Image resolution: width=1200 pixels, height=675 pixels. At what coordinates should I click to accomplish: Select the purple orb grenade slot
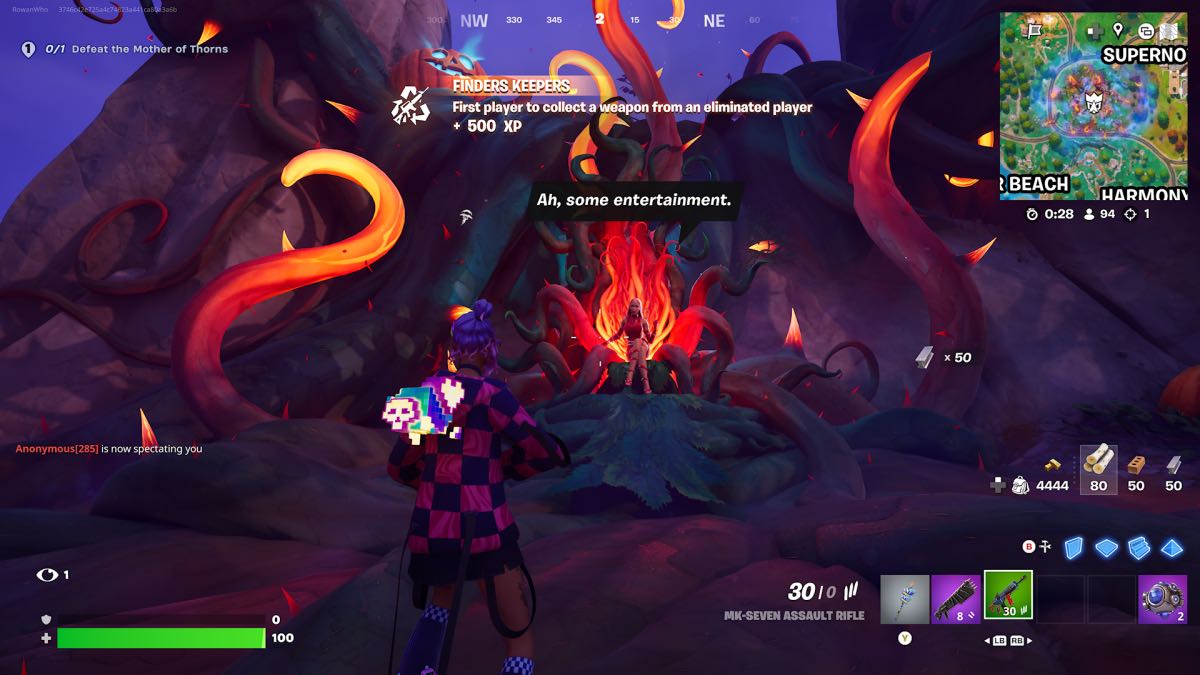pyautogui.click(x=1162, y=598)
